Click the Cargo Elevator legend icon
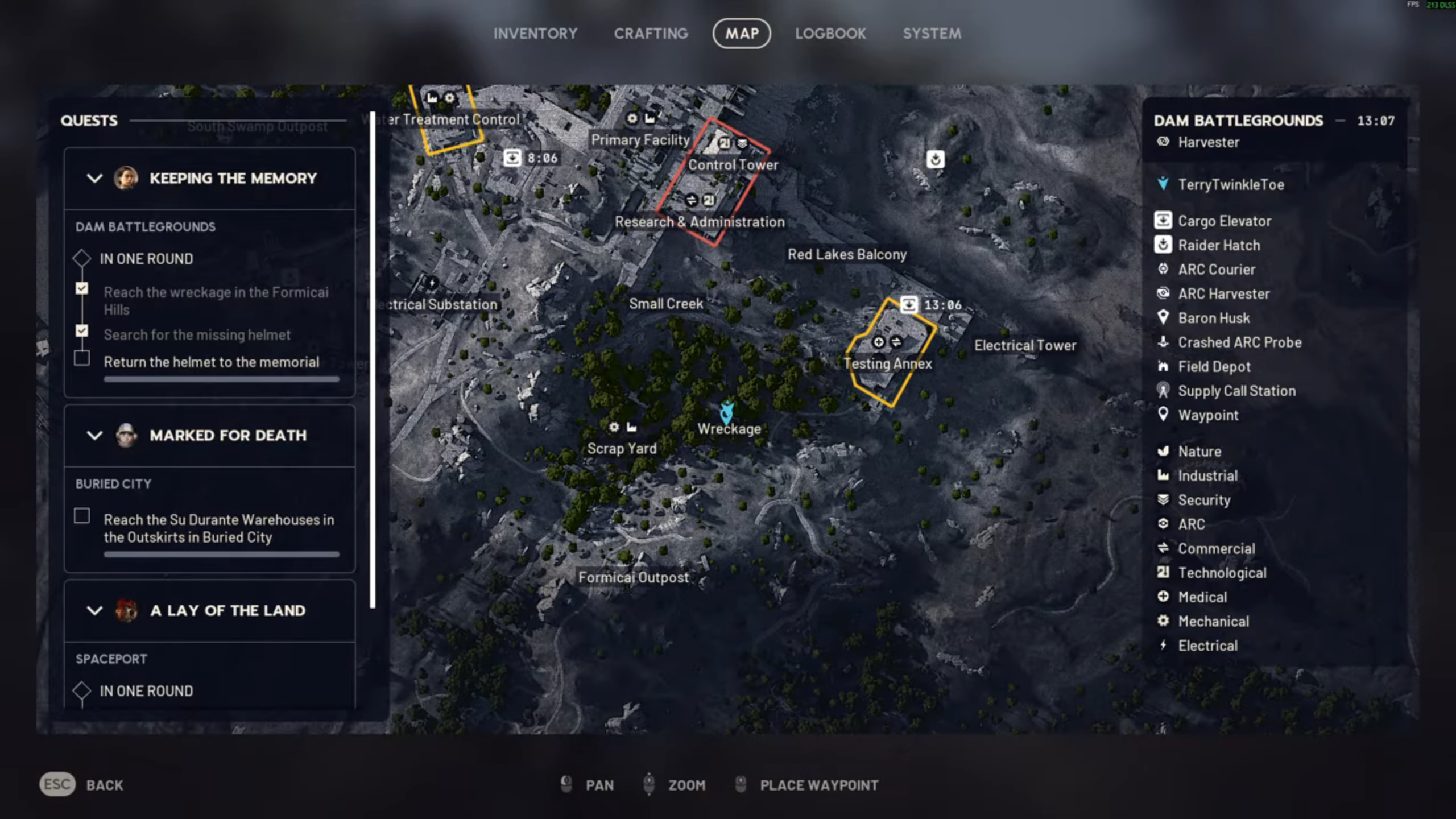1456x819 pixels. 1163,221
